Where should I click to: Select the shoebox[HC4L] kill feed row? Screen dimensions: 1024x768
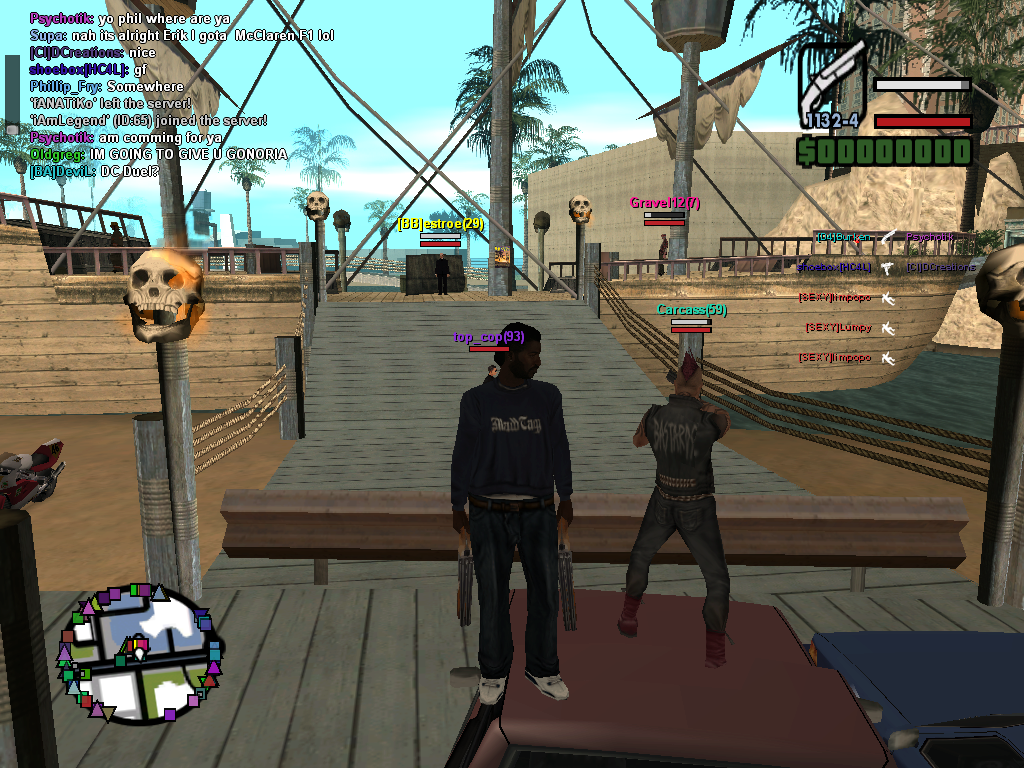pos(836,267)
